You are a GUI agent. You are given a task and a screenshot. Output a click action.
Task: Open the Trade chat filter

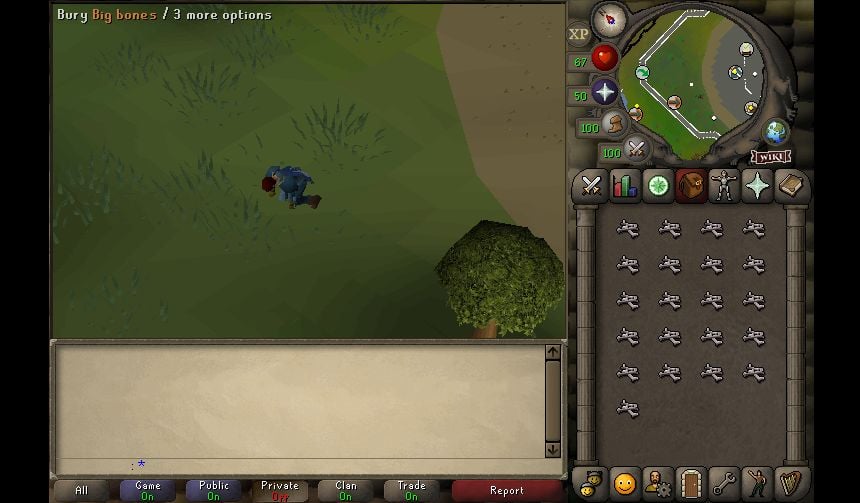pos(411,490)
